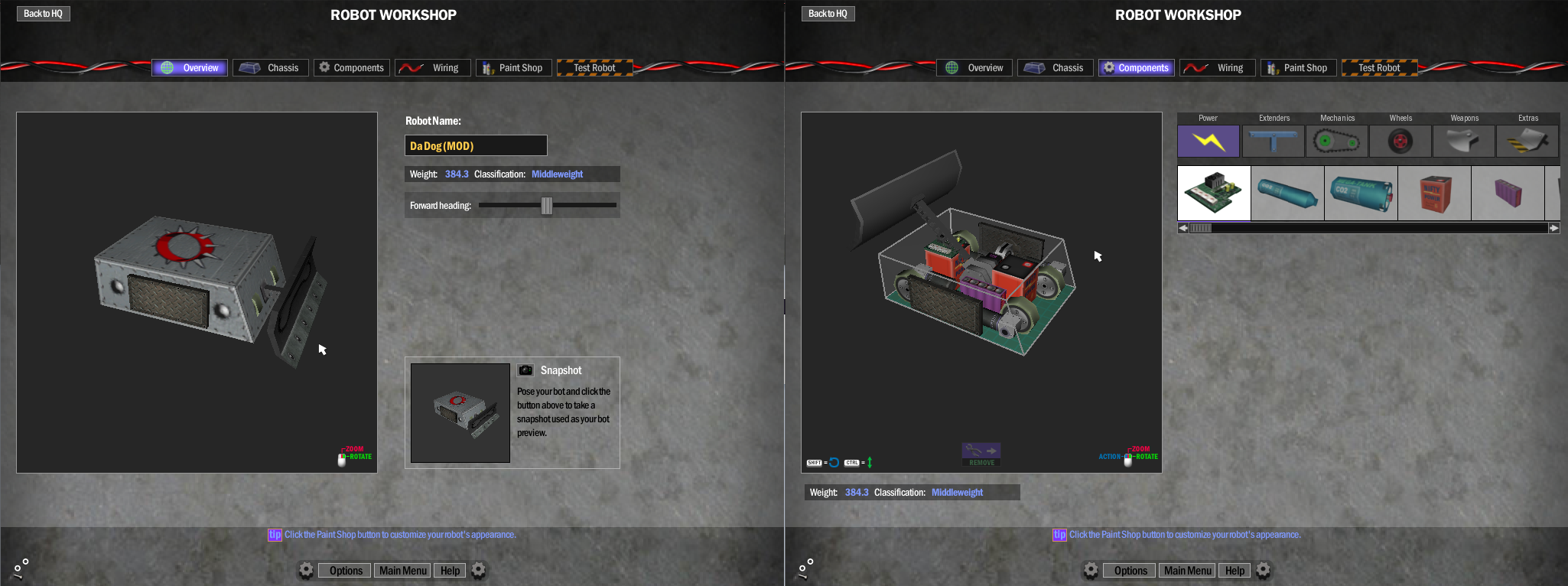Image resolution: width=1568 pixels, height=586 pixels.
Task: Click the component list's left scroll arrow
Action: (x=1183, y=228)
